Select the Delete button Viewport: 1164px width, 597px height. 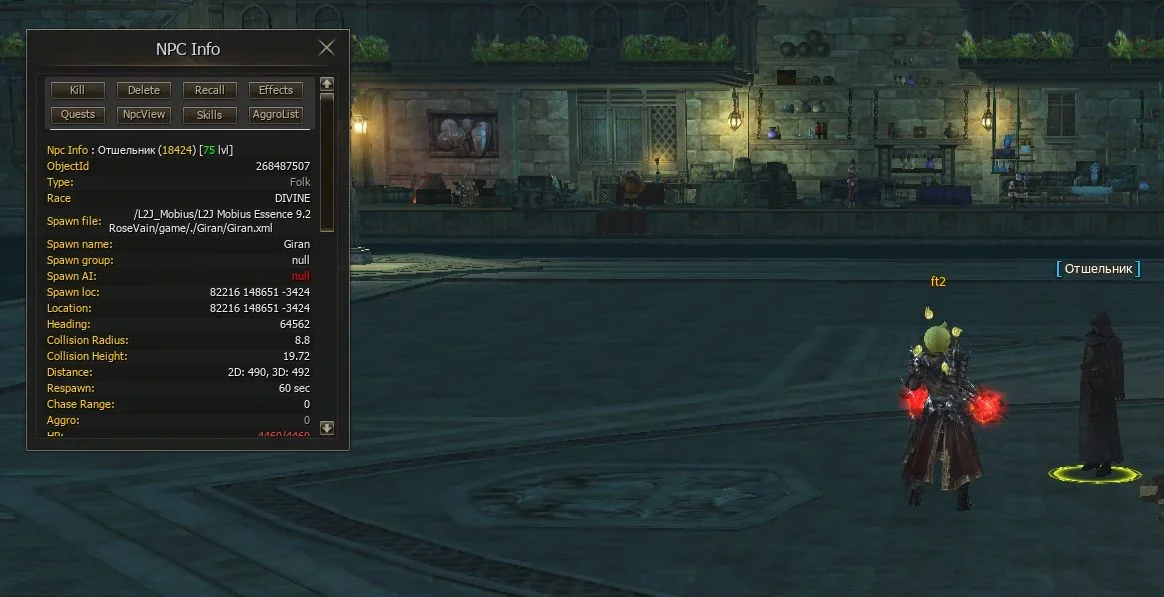(x=143, y=90)
